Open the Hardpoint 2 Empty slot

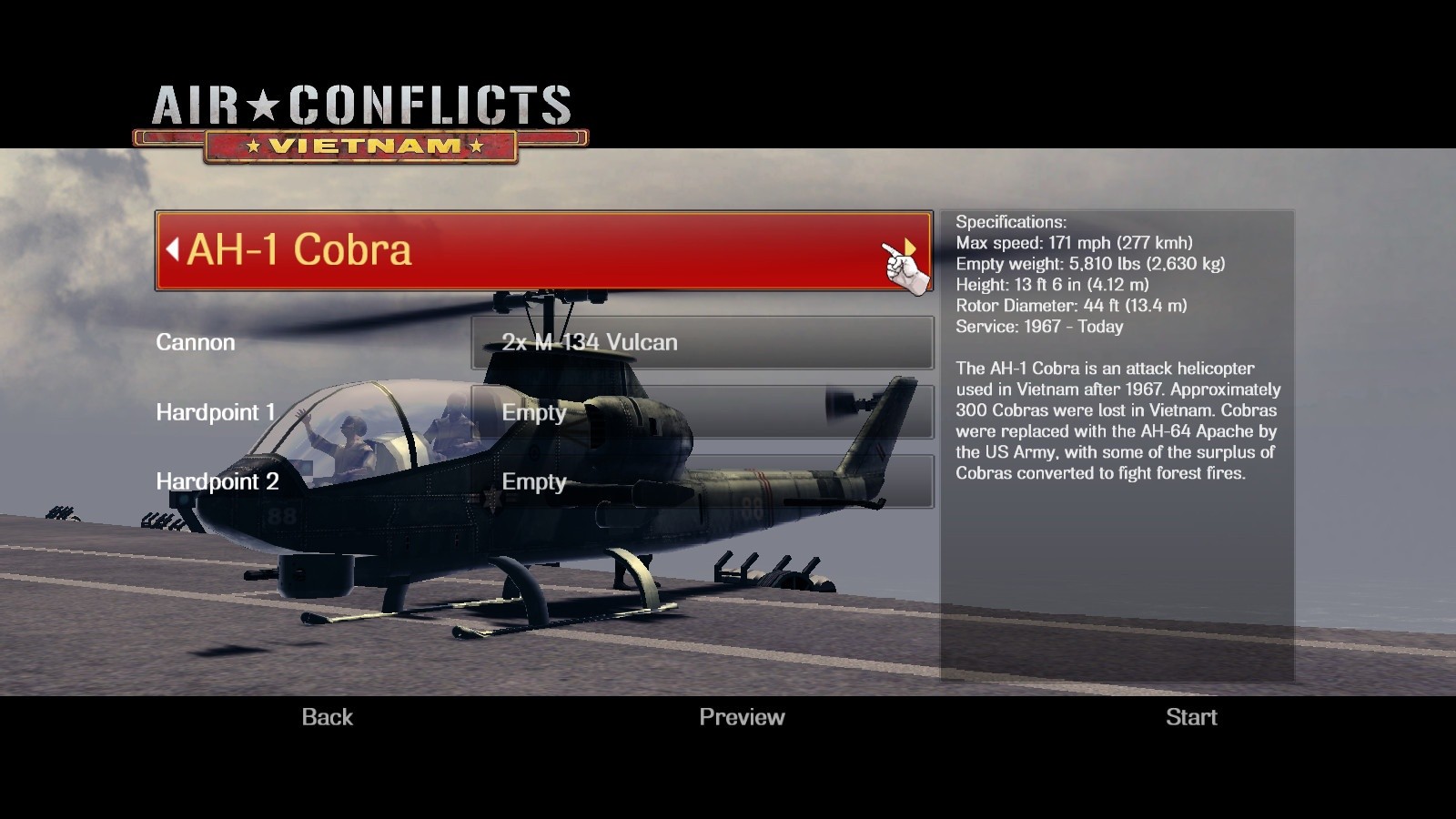(701, 482)
